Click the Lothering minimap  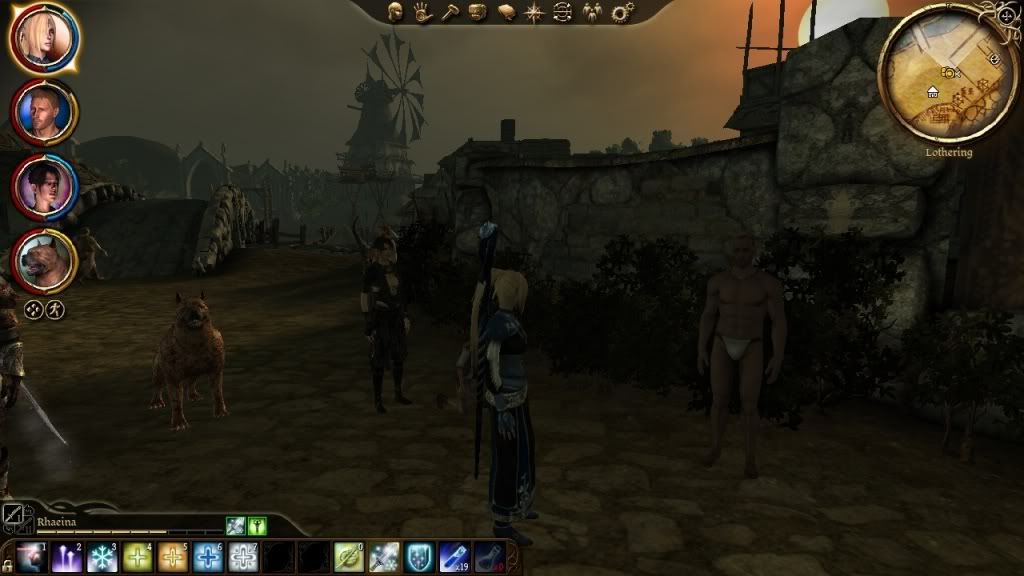pos(934,84)
